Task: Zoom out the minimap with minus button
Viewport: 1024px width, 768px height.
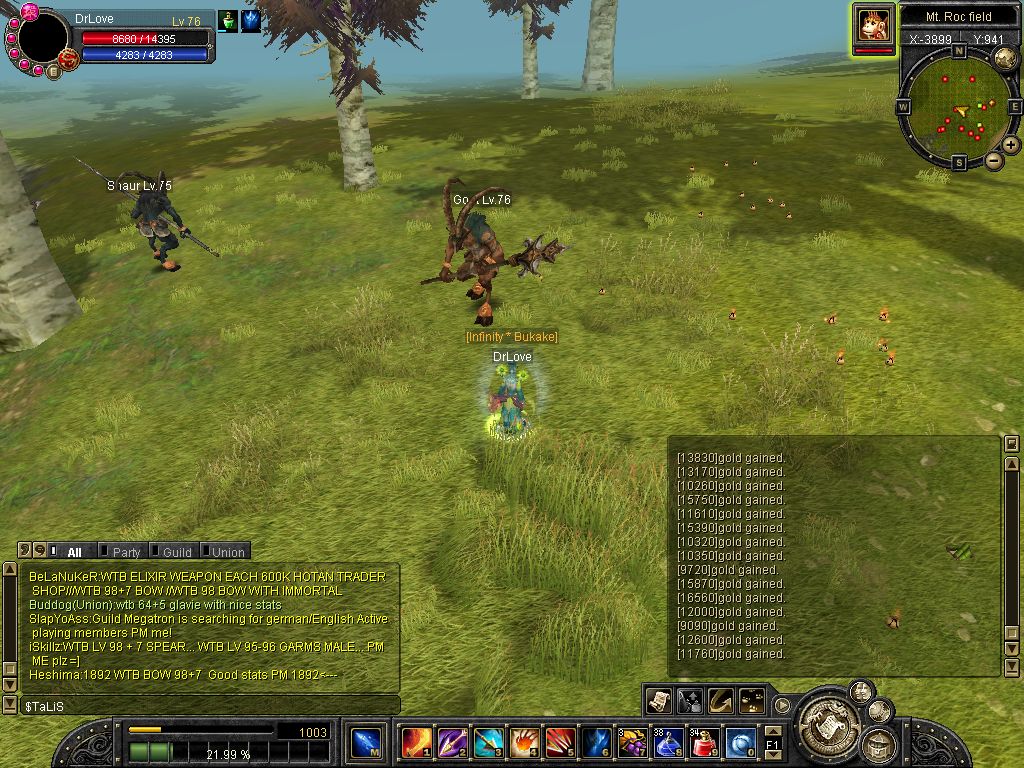Action: pos(994,160)
